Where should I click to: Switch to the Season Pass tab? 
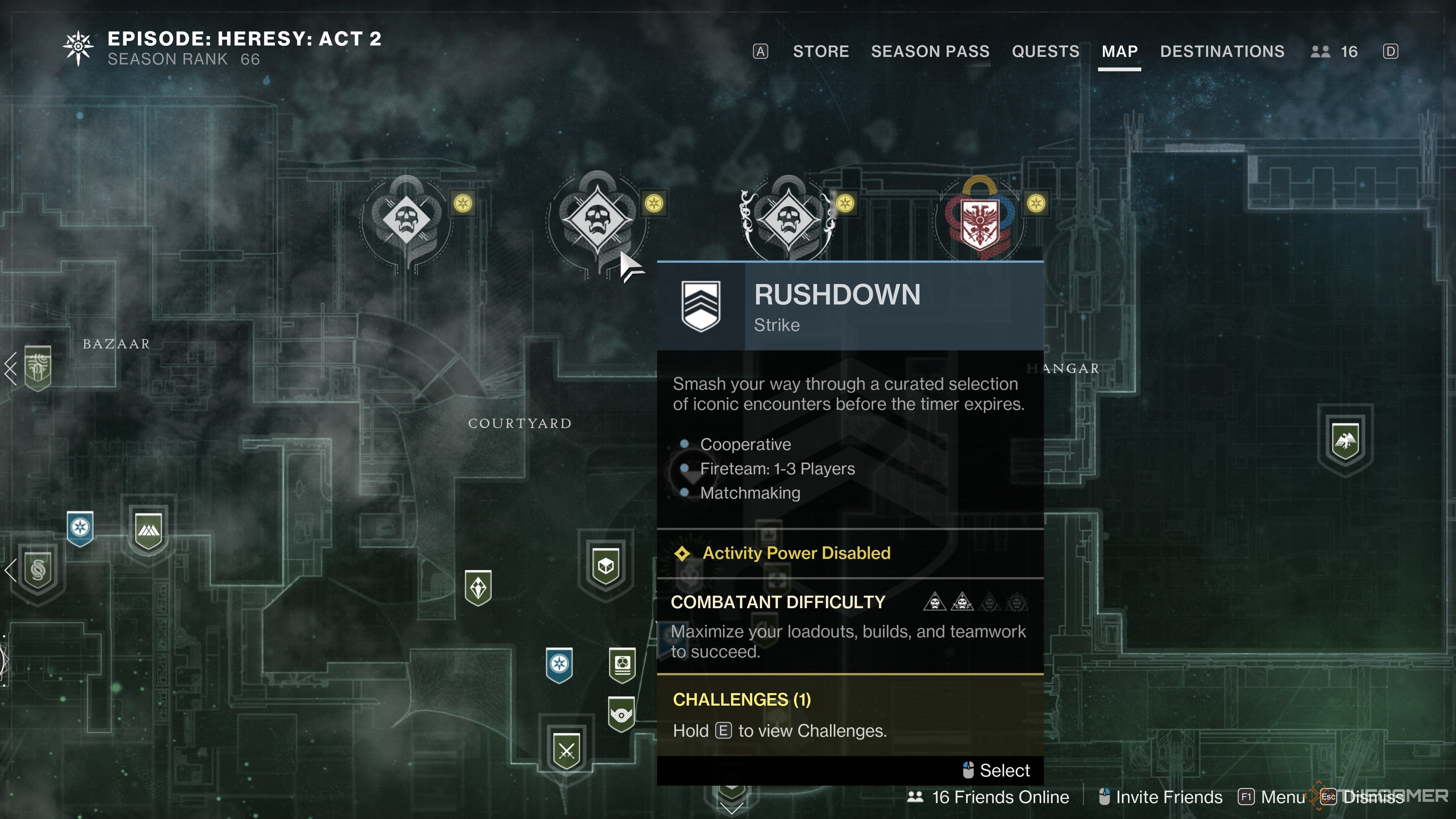click(930, 52)
